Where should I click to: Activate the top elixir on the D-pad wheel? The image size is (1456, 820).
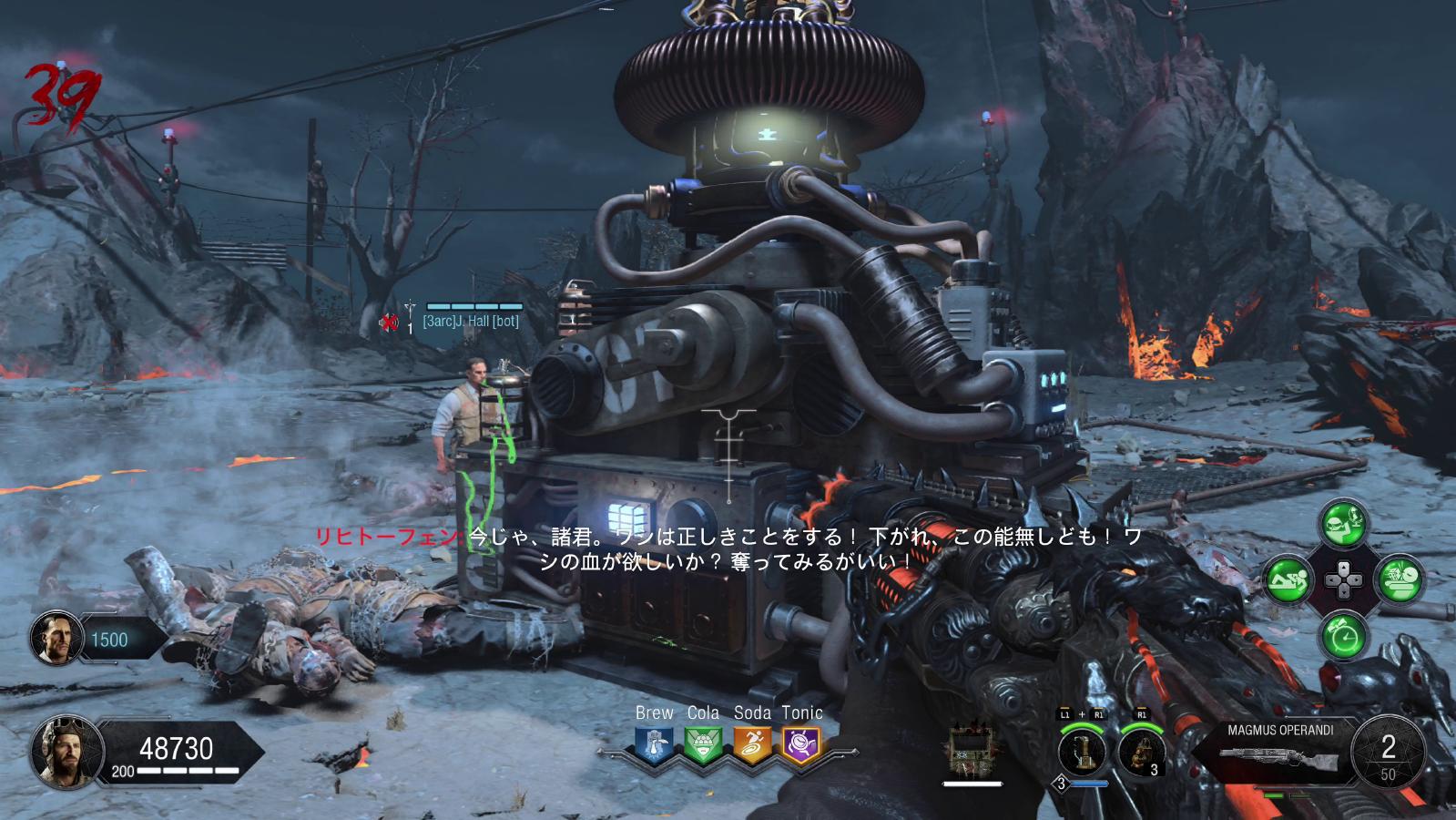tap(1344, 523)
